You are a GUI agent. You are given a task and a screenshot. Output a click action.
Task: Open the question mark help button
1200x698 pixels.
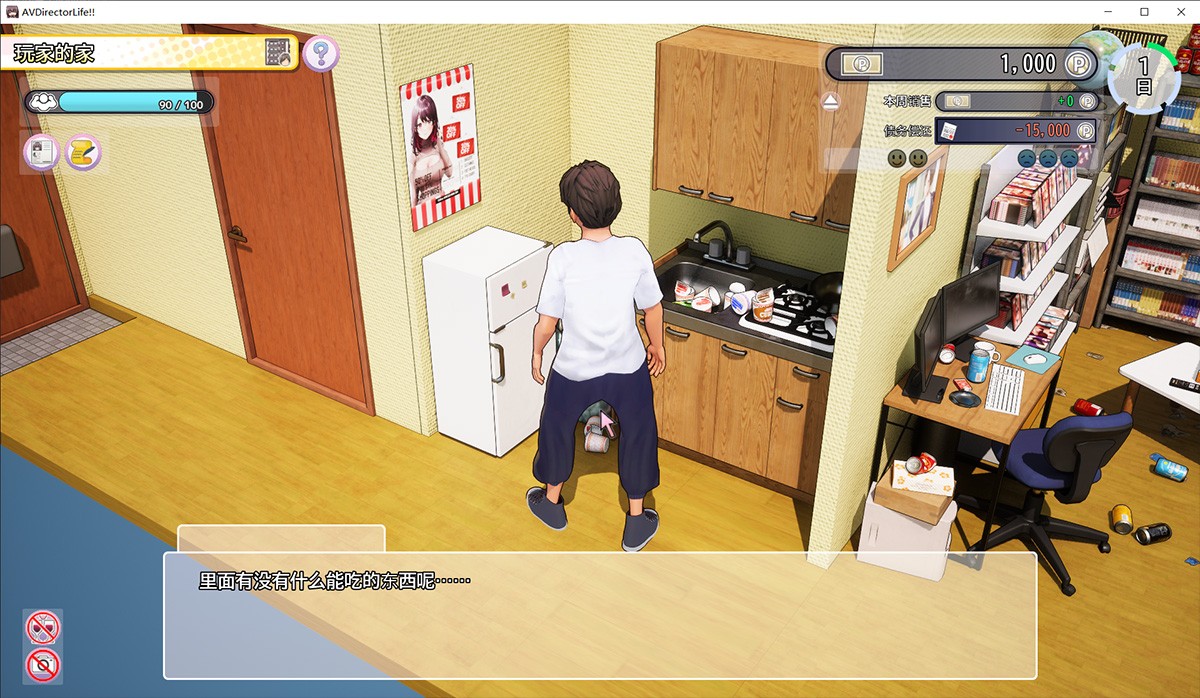point(321,53)
